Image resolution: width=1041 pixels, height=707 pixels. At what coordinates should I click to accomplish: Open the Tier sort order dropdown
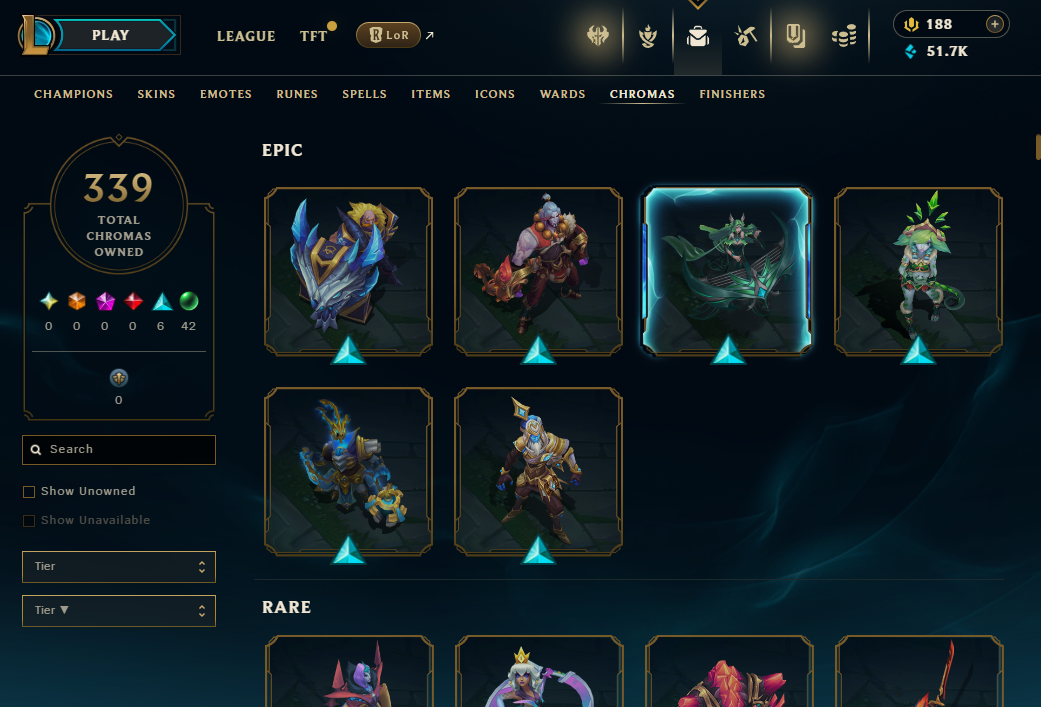coord(119,610)
